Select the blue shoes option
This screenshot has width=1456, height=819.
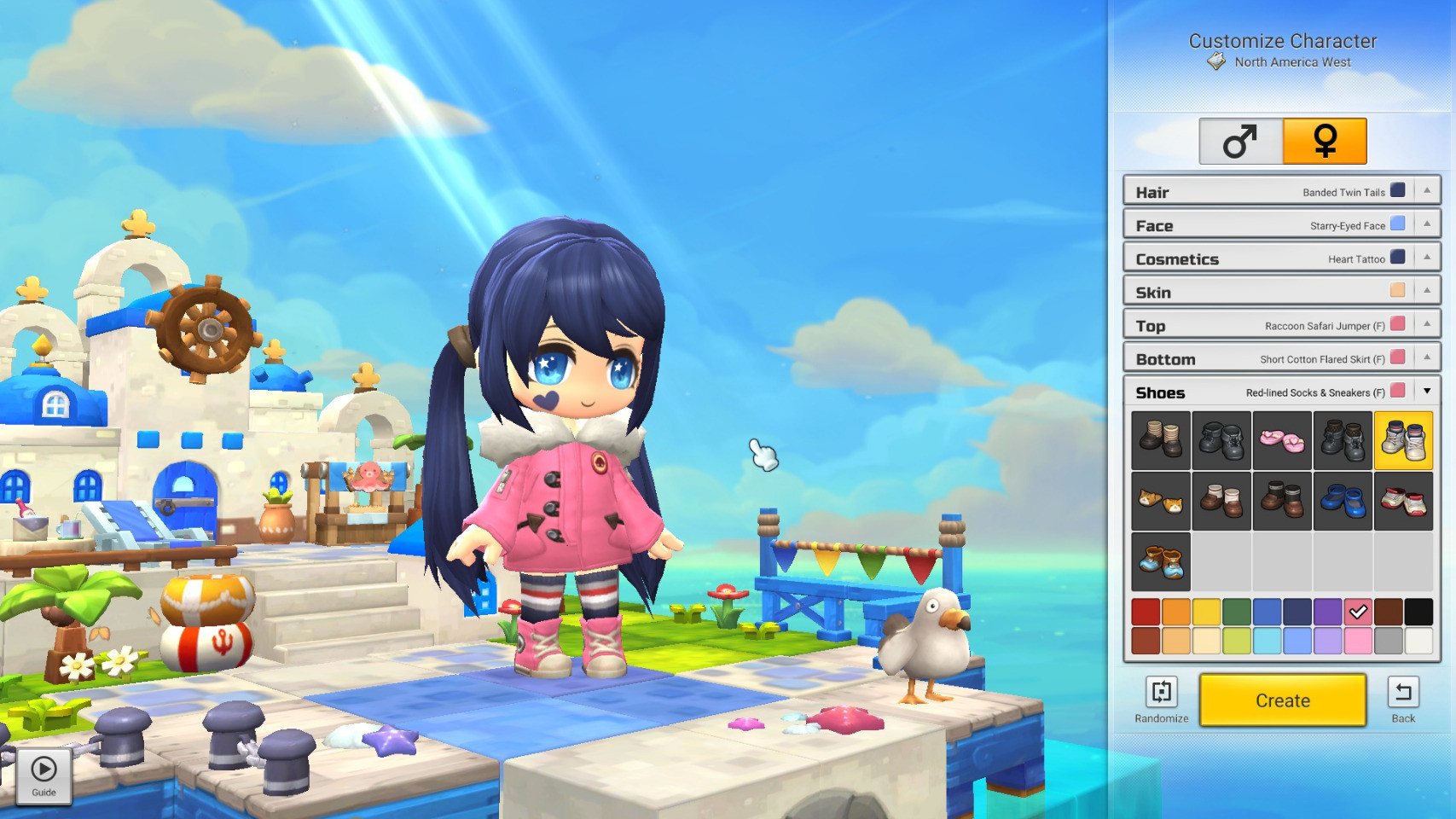coord(1343,502)
